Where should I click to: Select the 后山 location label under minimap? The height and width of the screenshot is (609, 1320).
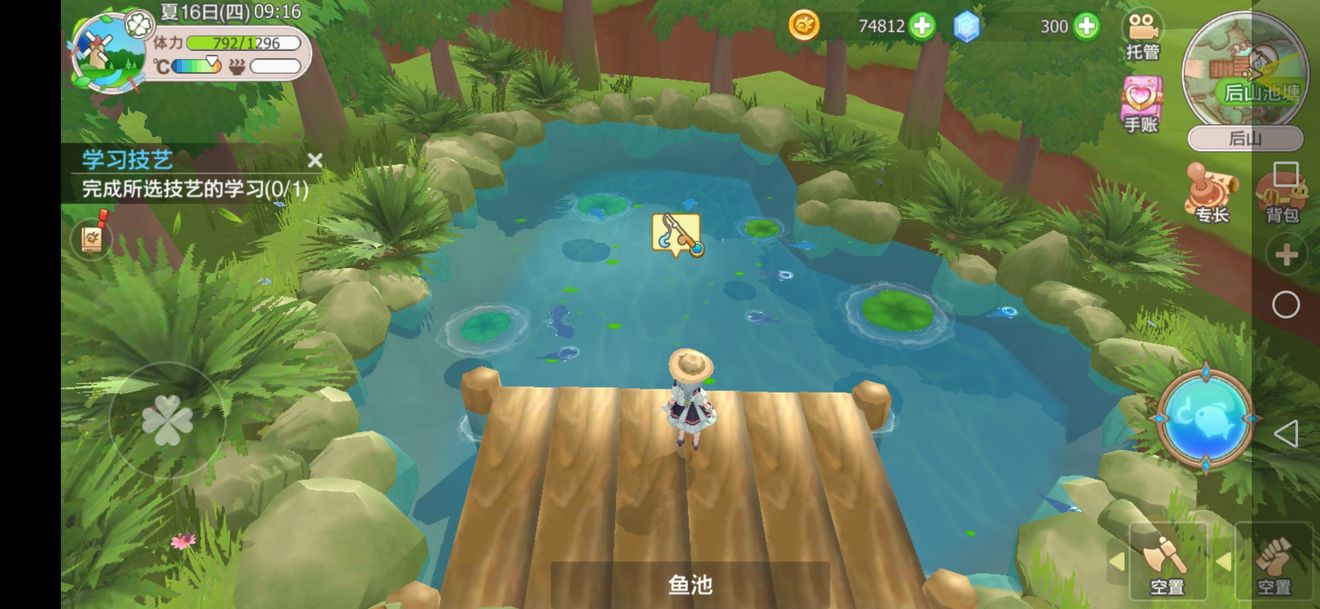point(1244,139)
